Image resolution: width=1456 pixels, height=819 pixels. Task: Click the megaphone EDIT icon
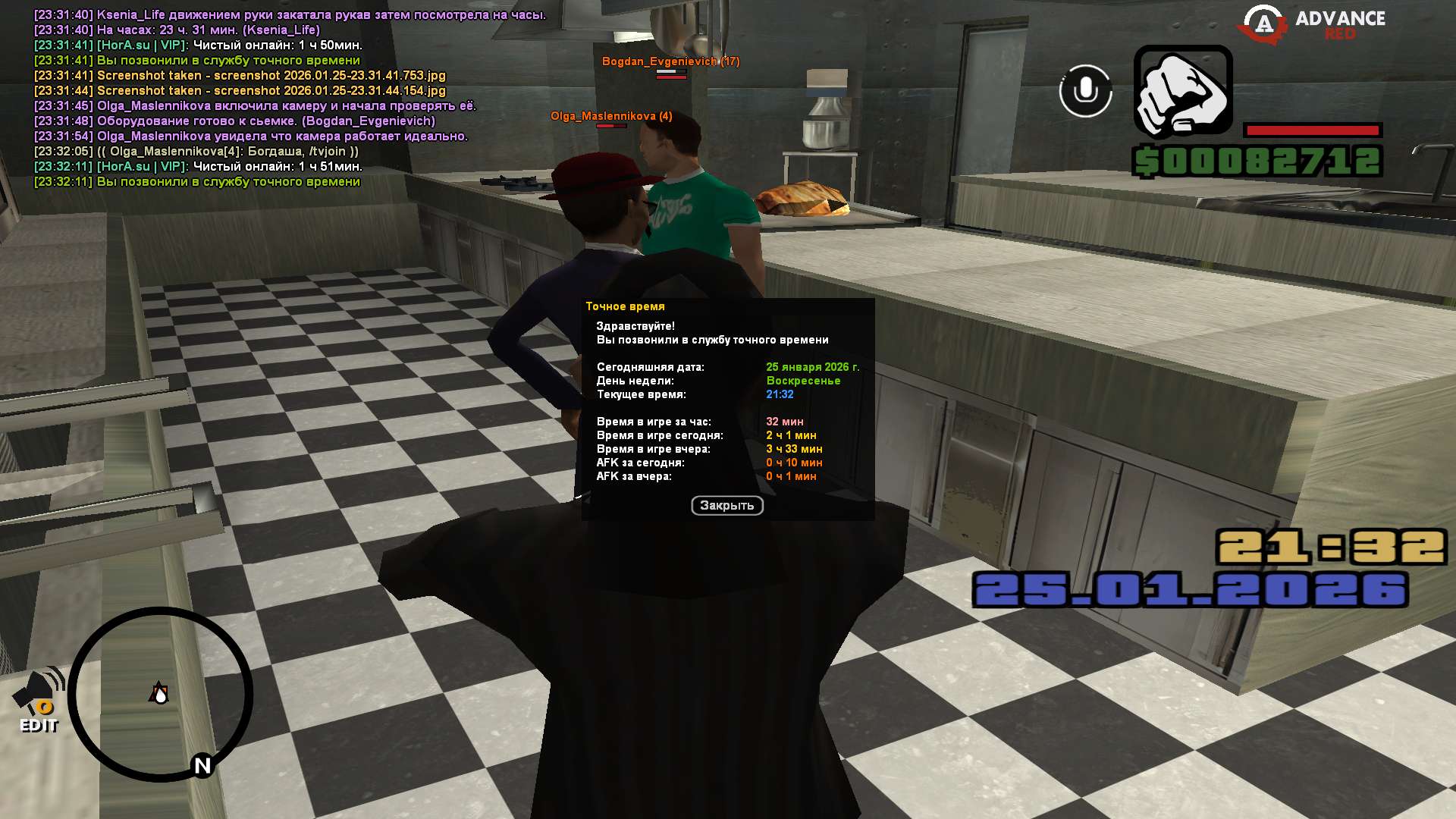(39, 700)
